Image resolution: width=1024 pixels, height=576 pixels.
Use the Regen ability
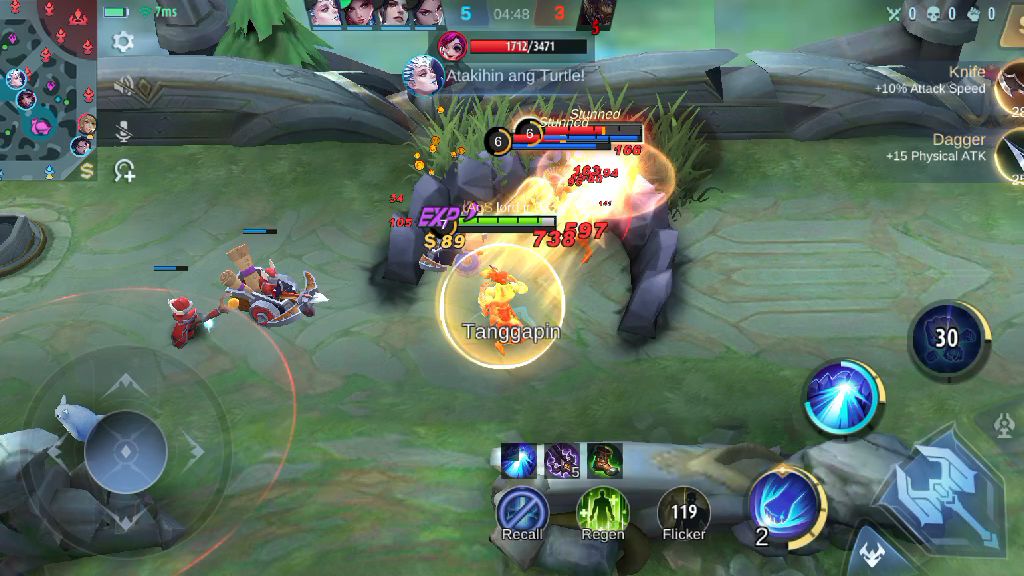pos(602,509)
